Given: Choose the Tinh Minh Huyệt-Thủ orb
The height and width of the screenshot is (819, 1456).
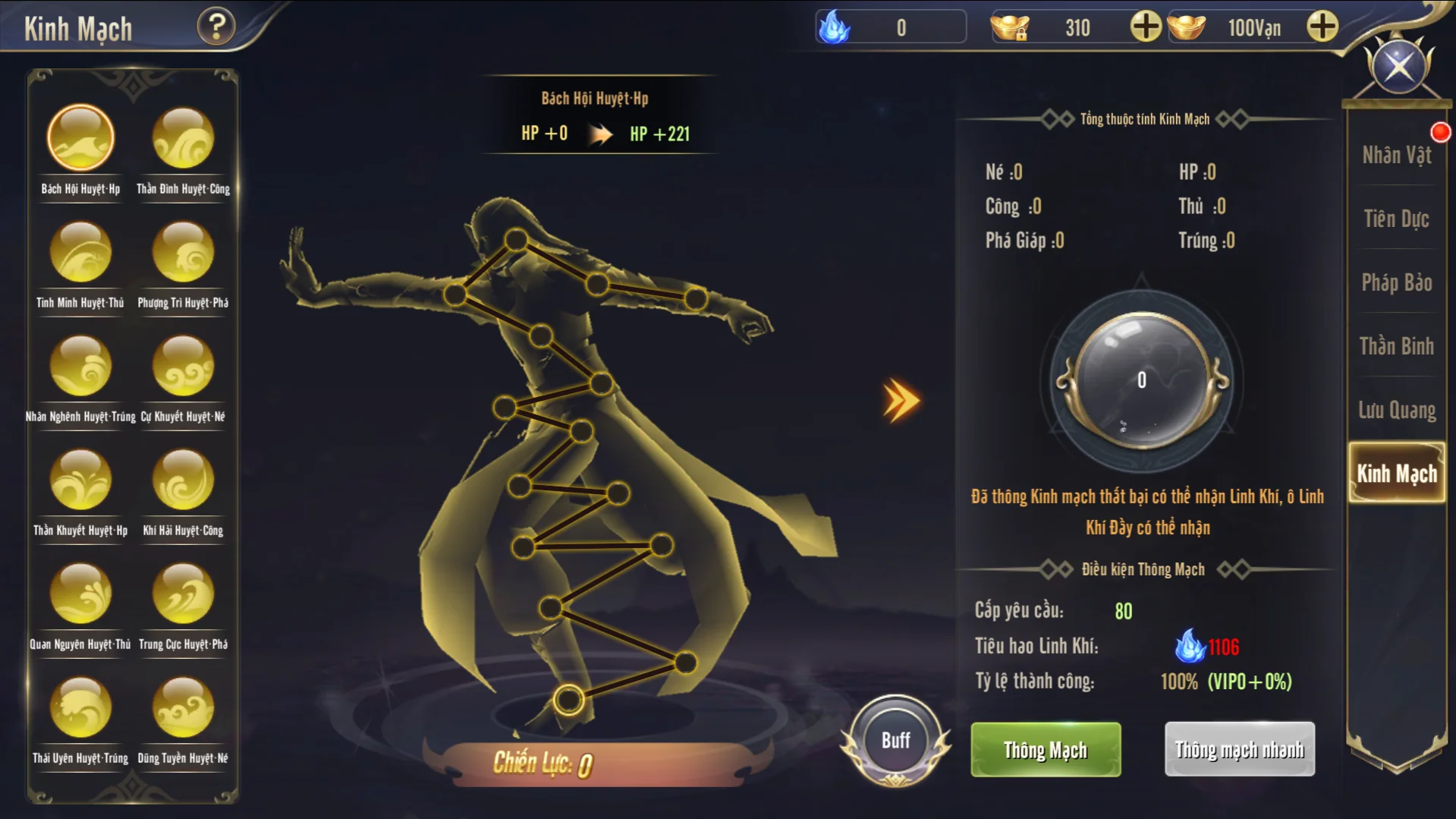Looking at the screenshot, I should tap(80, 253).
